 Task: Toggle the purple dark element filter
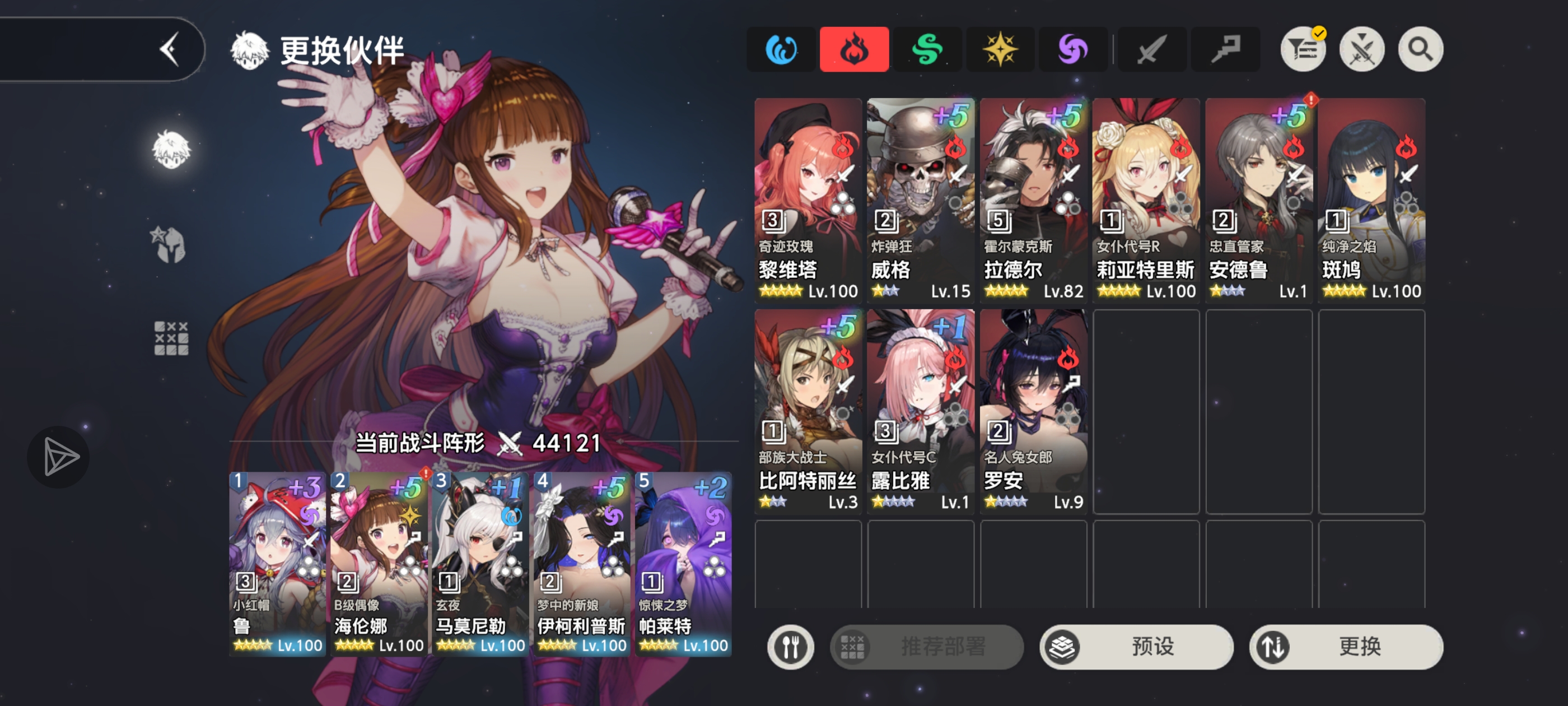1073,49
